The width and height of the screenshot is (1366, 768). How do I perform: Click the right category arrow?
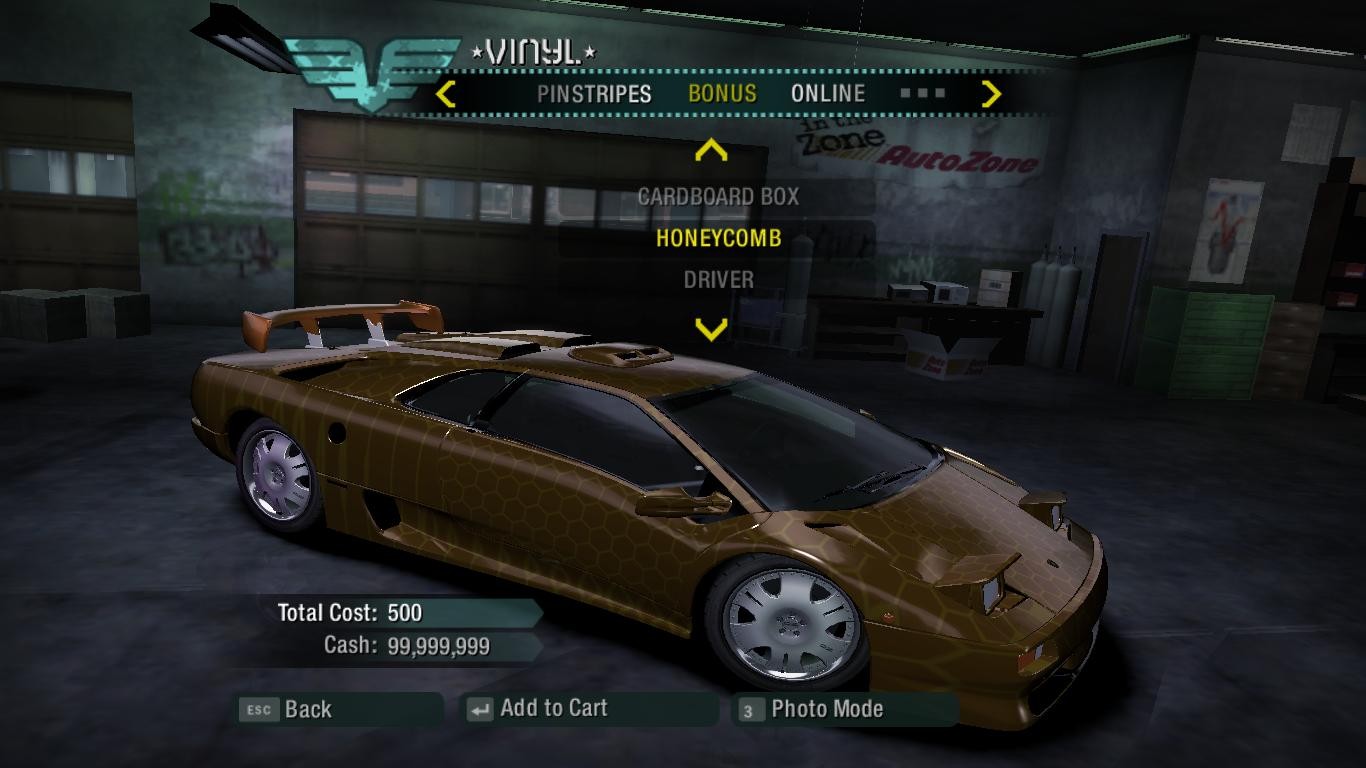click(x=991, y=95)
